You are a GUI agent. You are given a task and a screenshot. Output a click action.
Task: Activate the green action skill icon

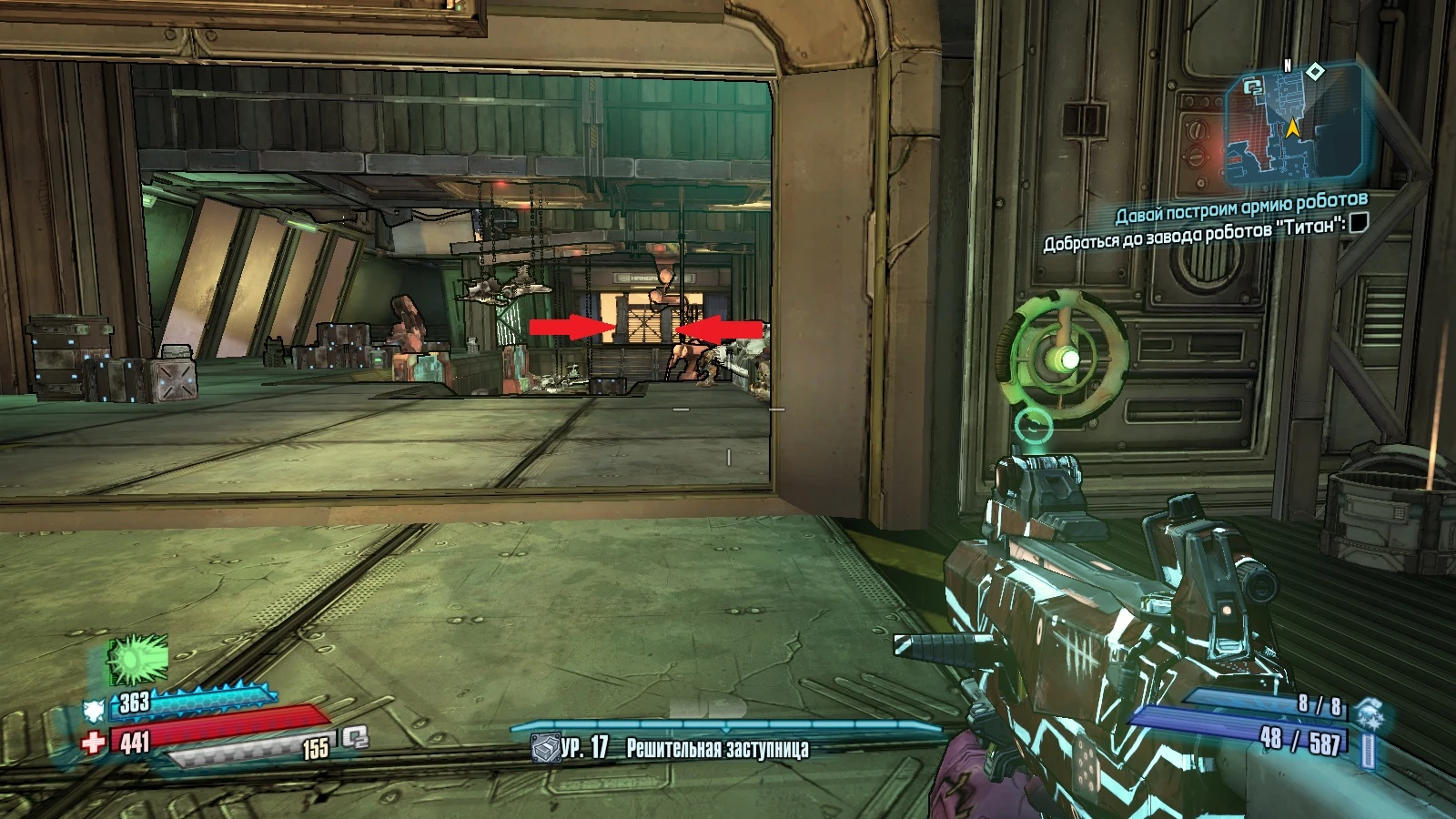pos(138,658)
